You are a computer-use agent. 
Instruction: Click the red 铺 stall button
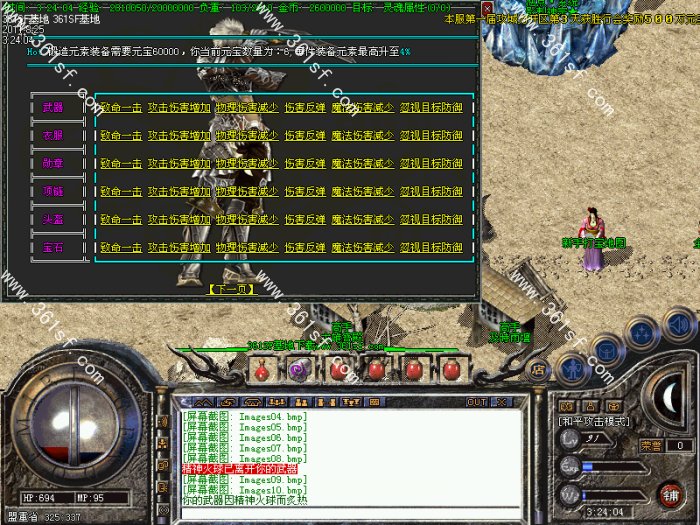pyautogui.click(x=669, y=494)
